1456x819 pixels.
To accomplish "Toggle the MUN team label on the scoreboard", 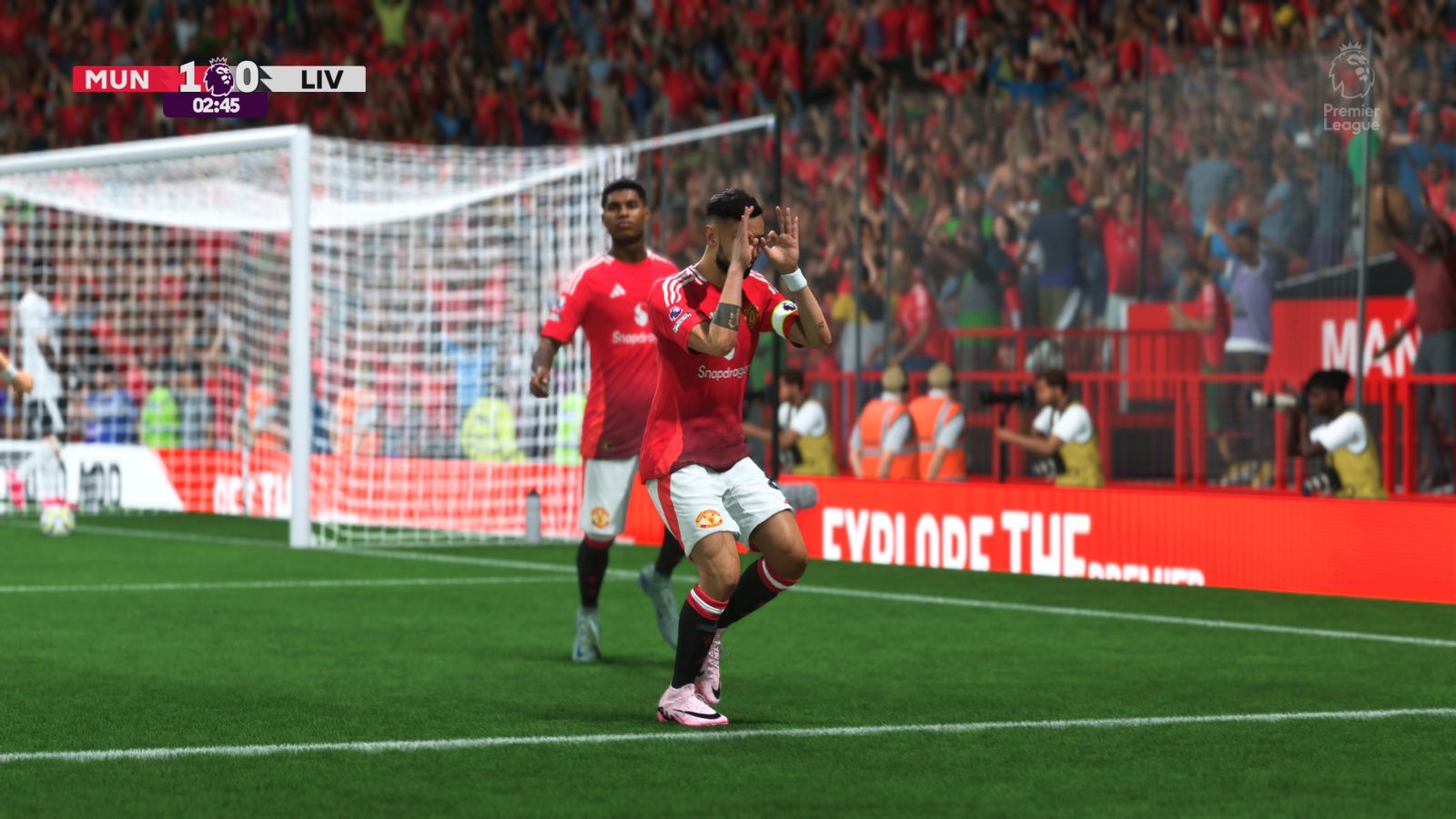I will click(x=116, y=77).
